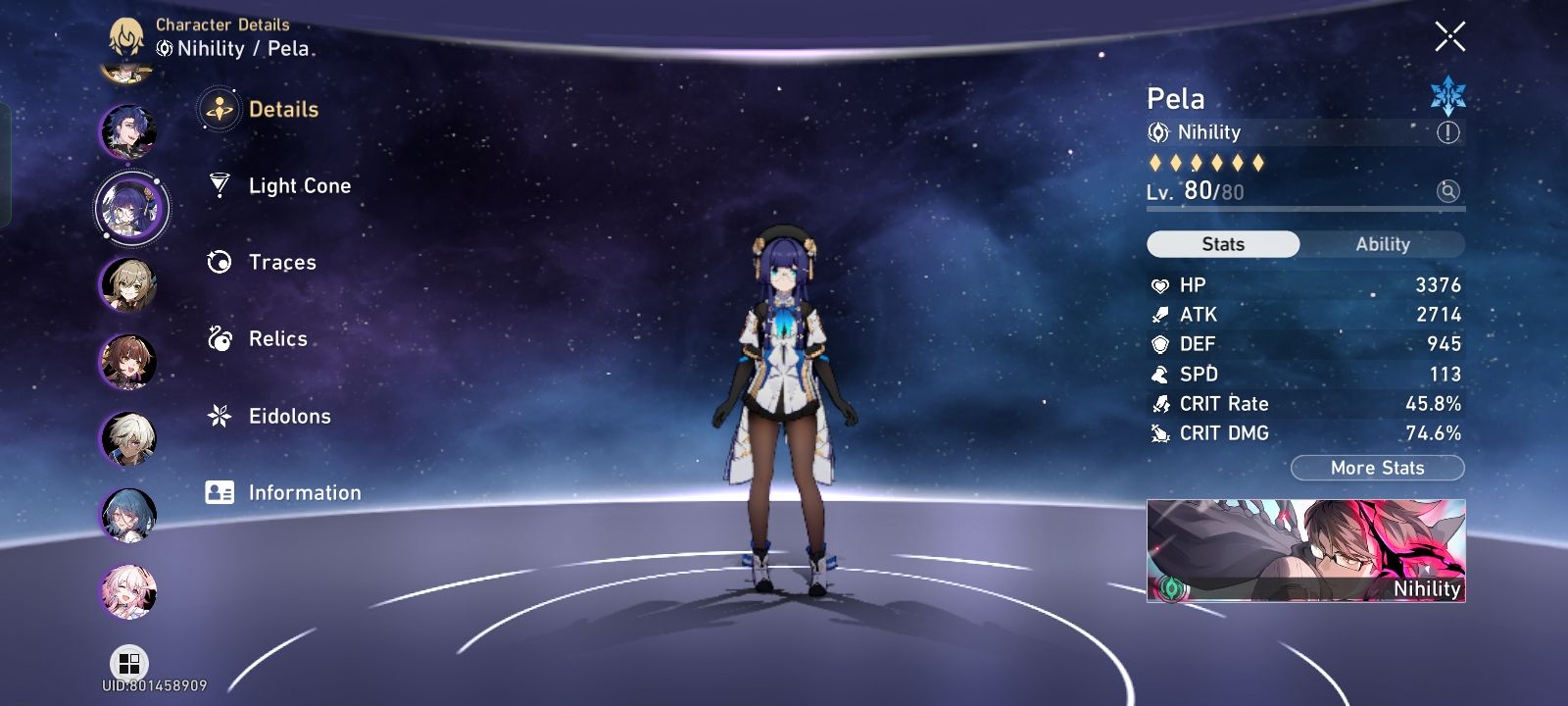Open the Nihility path icon
Image resolution: width=1568 pixels, height=706 pixels.
(x=1159, y=131)
